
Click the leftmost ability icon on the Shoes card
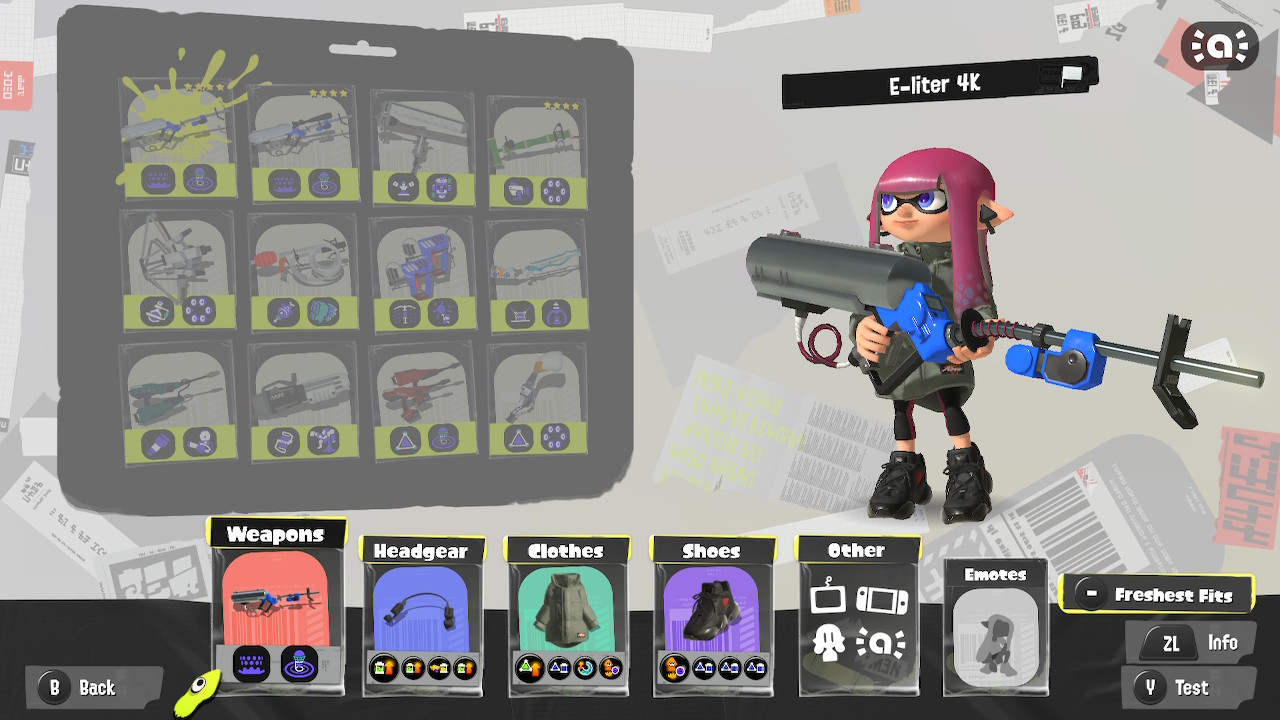click(x=671, y=670)
